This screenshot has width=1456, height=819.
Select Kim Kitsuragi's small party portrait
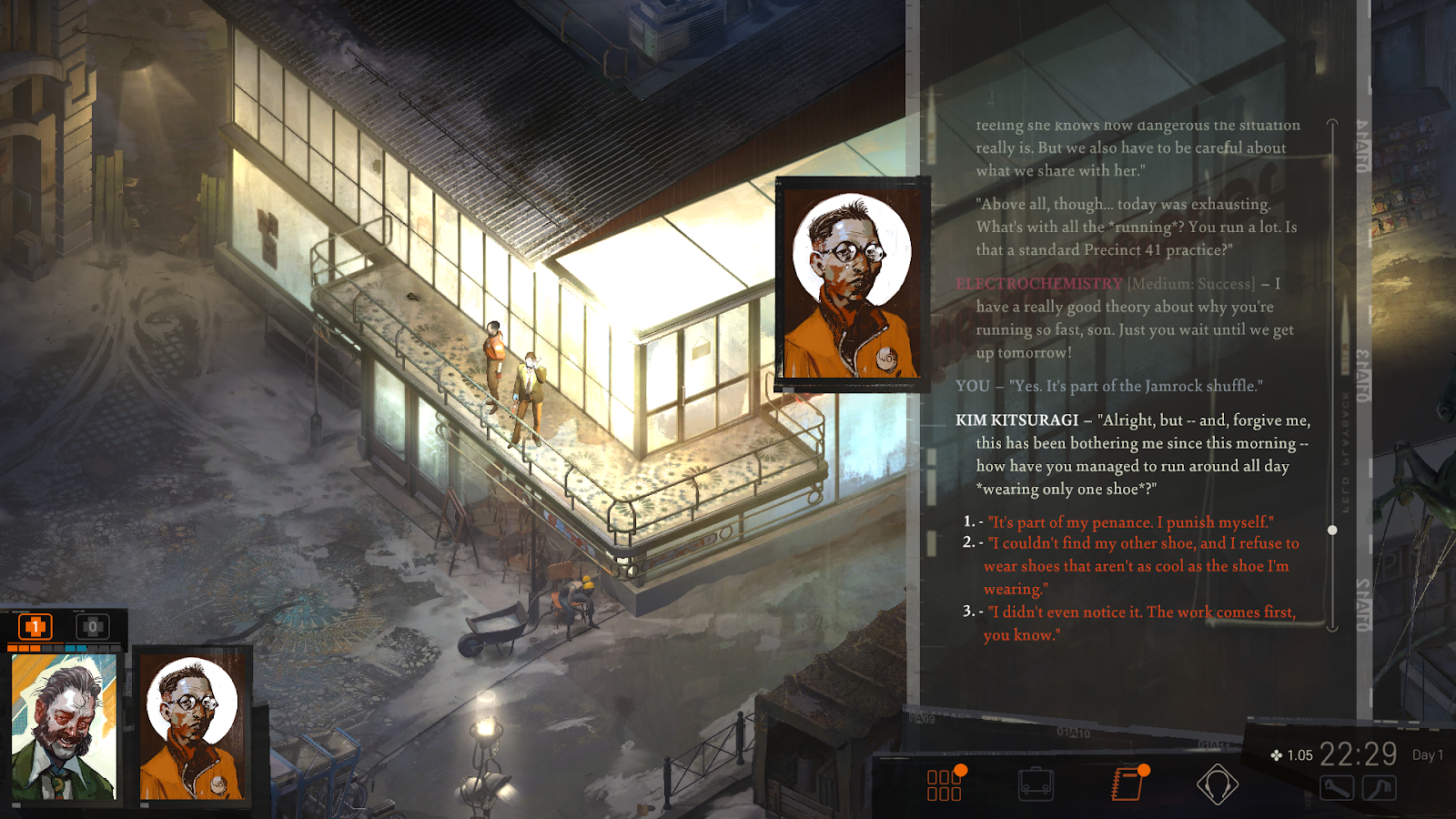tap(192, 726)
